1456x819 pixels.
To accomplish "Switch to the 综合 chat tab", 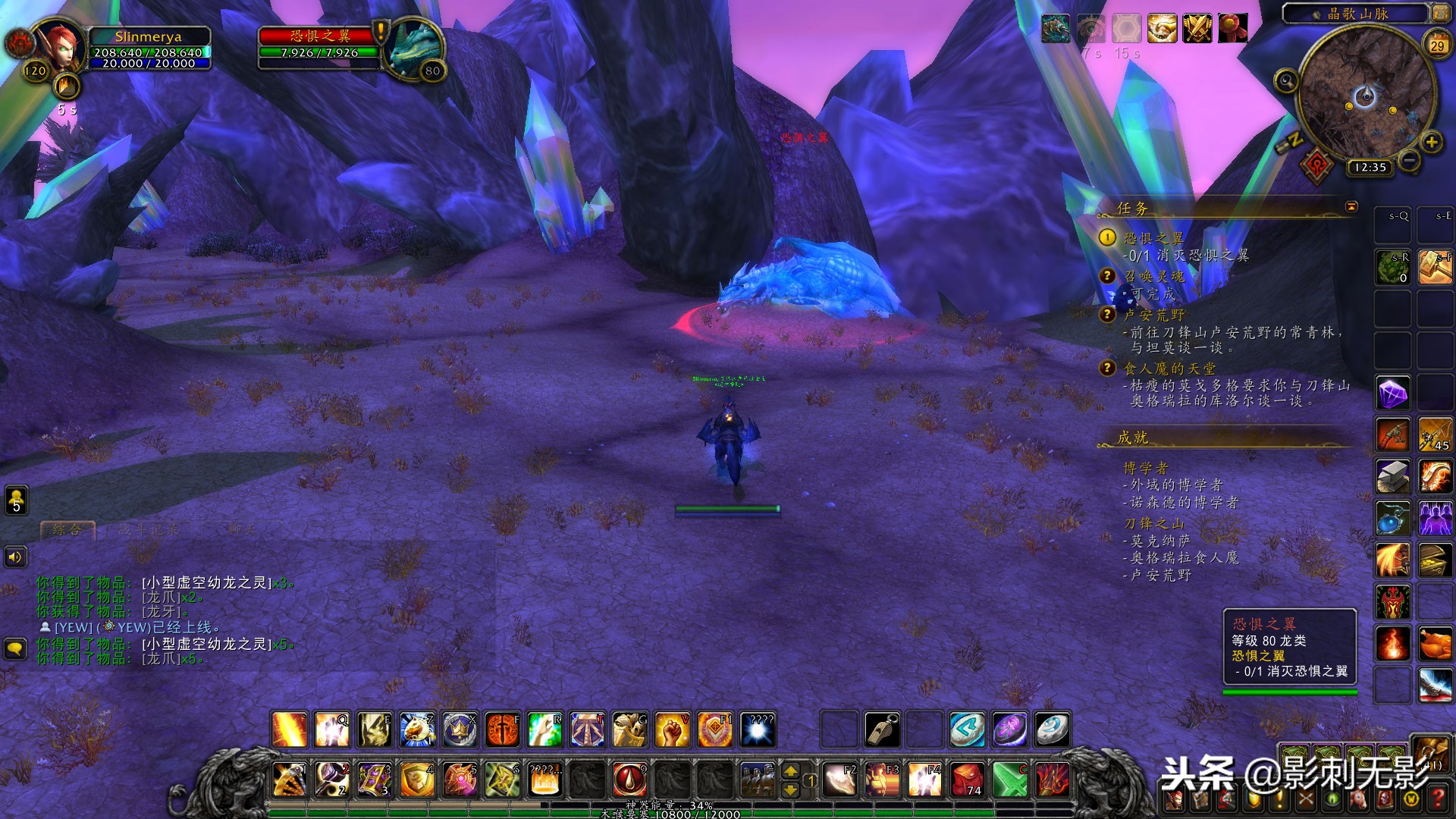I will [x=67, y=530].
